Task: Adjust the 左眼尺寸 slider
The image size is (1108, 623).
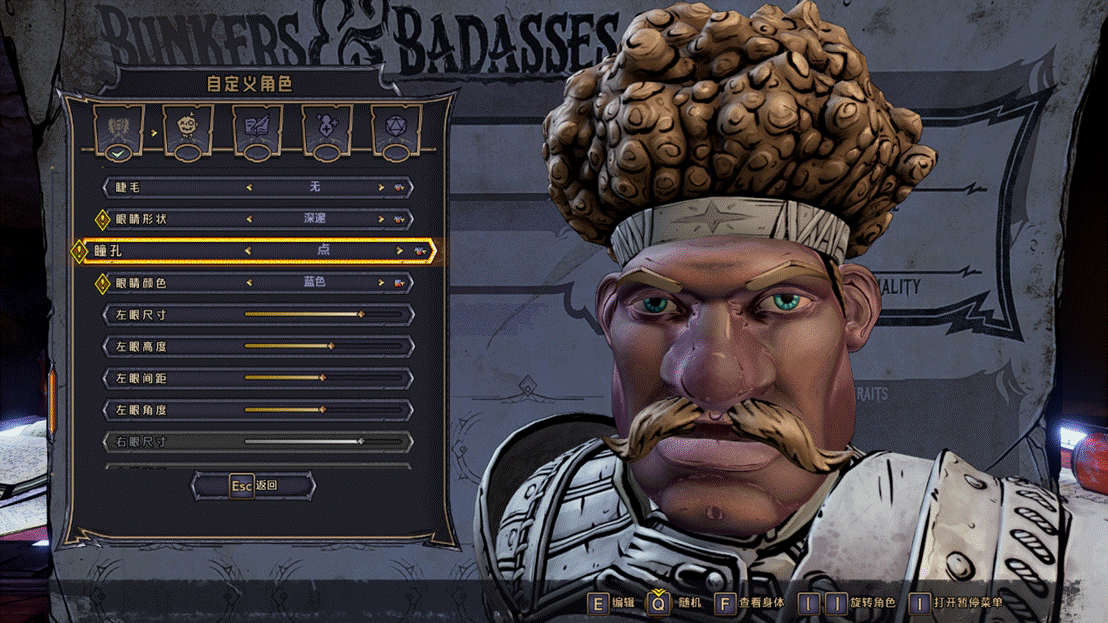Action: pyautogui.click(x=361, y=315)
